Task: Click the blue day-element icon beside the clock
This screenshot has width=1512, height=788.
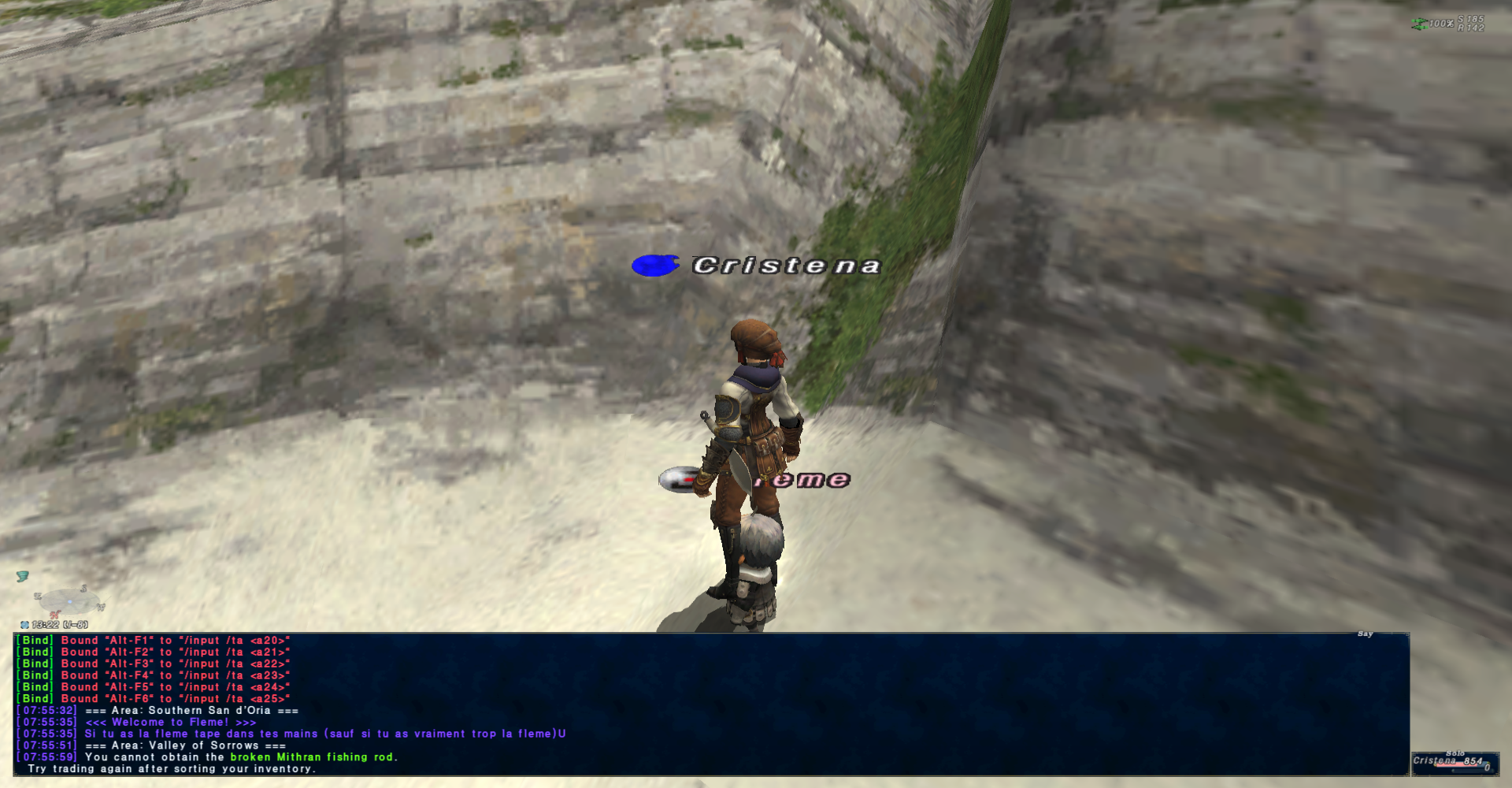Action: [24, 625]
